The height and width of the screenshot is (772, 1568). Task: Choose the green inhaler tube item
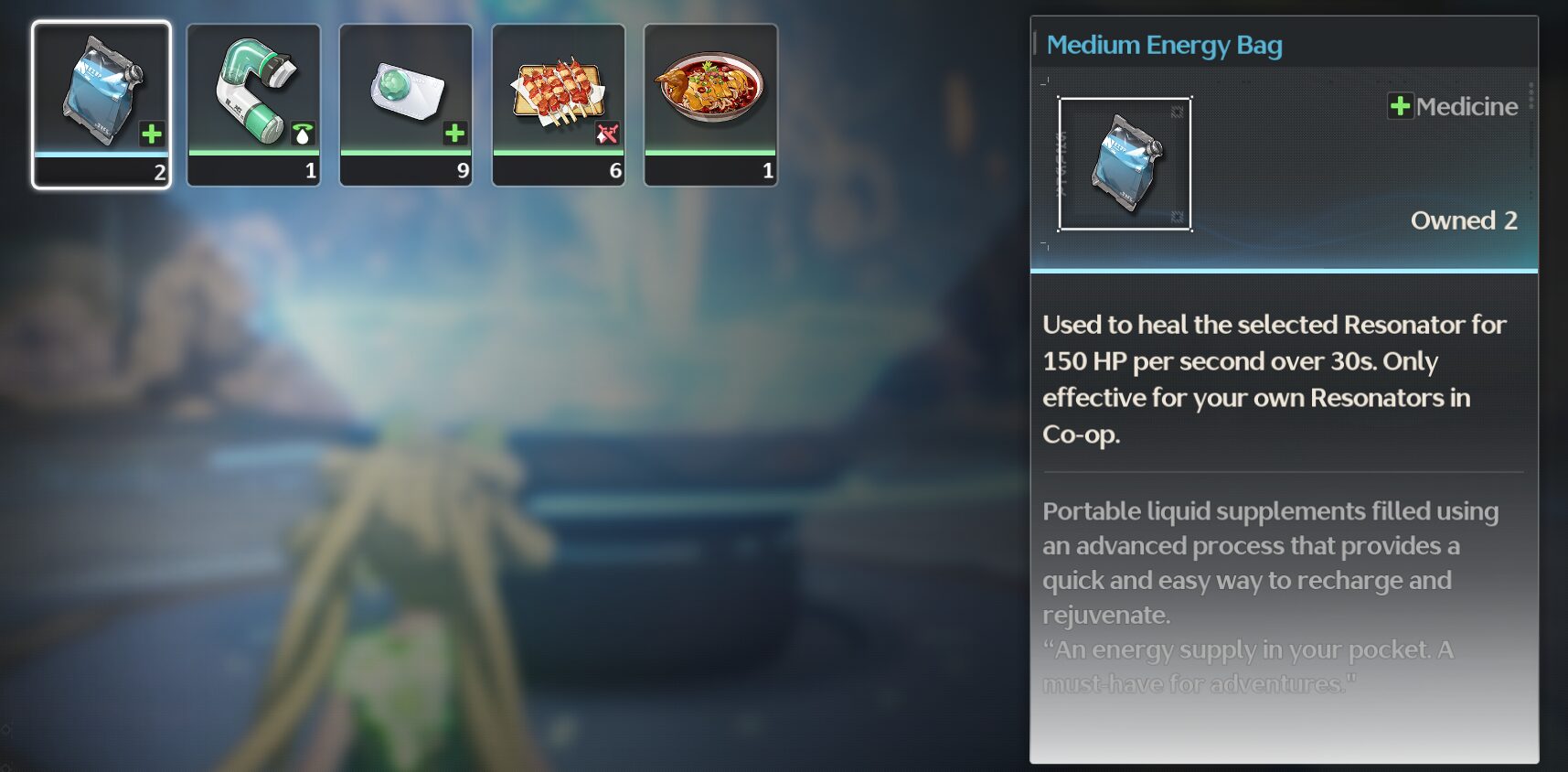tap(254, 104)
